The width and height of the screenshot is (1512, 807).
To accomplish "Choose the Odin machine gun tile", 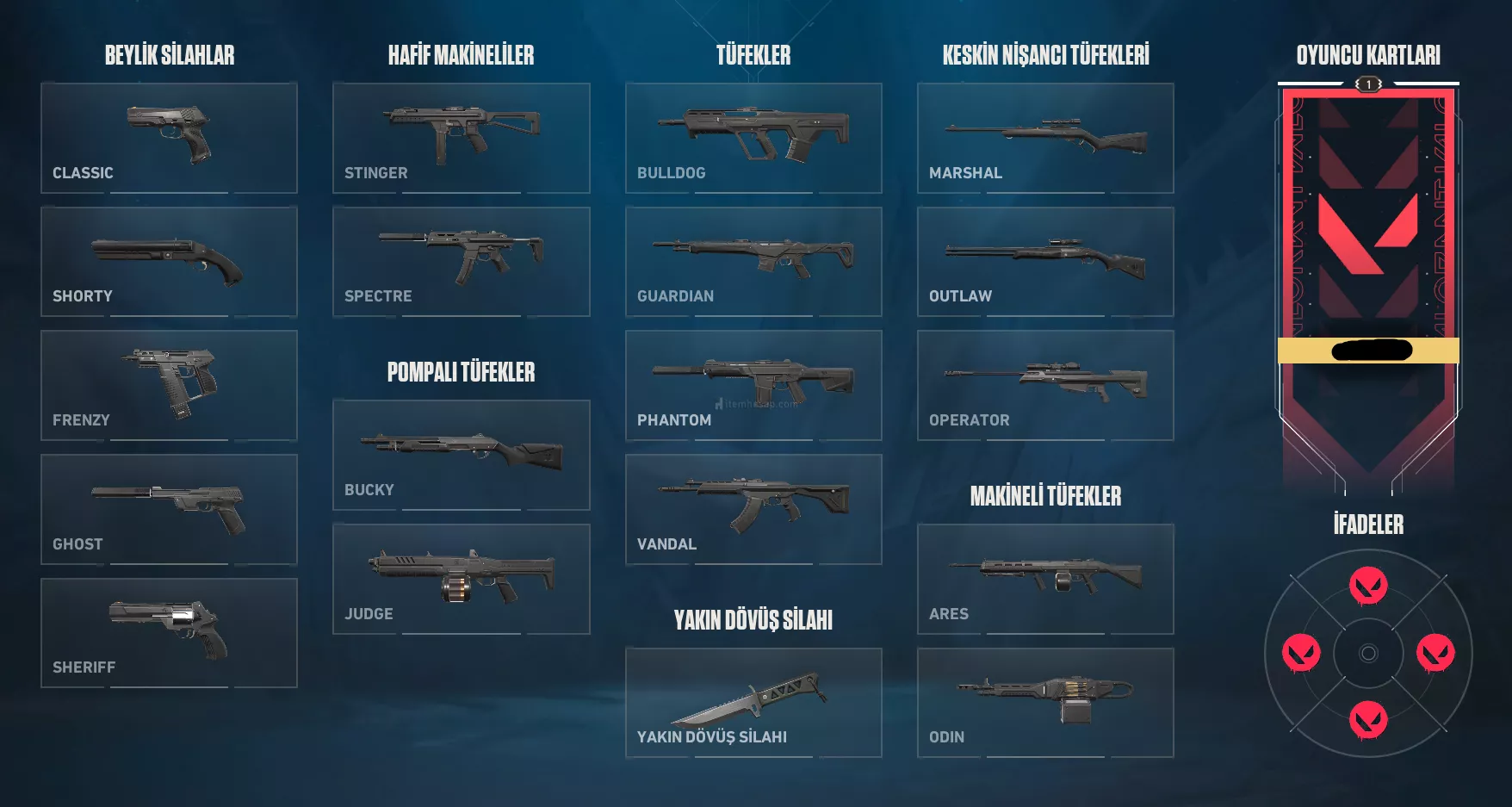I will (x=1045, y=702).
